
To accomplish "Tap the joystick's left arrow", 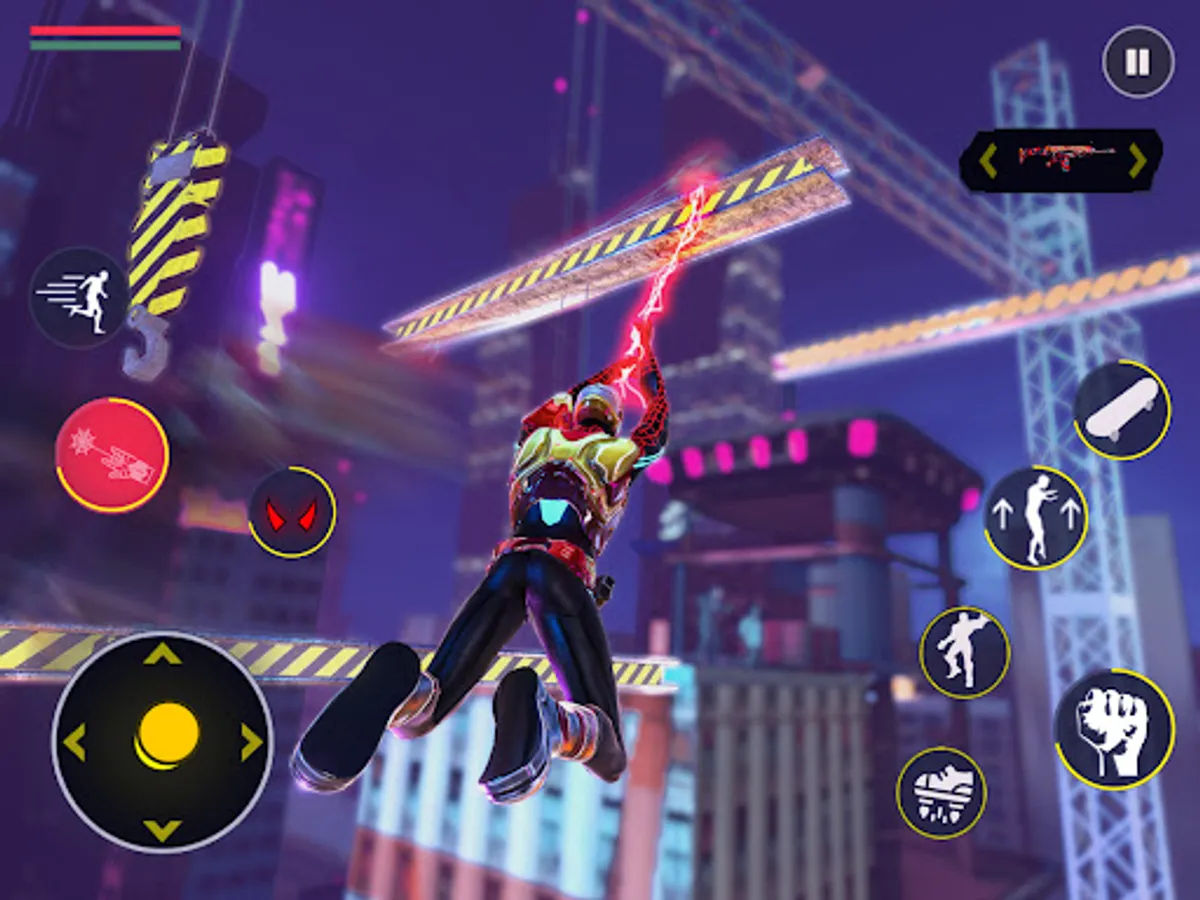I will 75,742.
